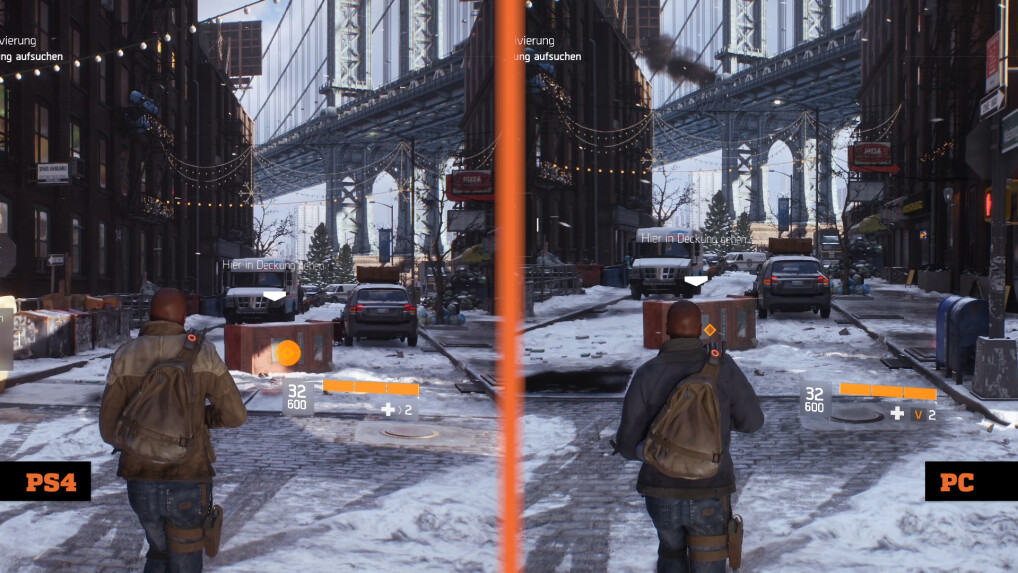Click the orange diamond waypoint marker
Viewport: 1018px width, 573px height.
pos(710,329)
